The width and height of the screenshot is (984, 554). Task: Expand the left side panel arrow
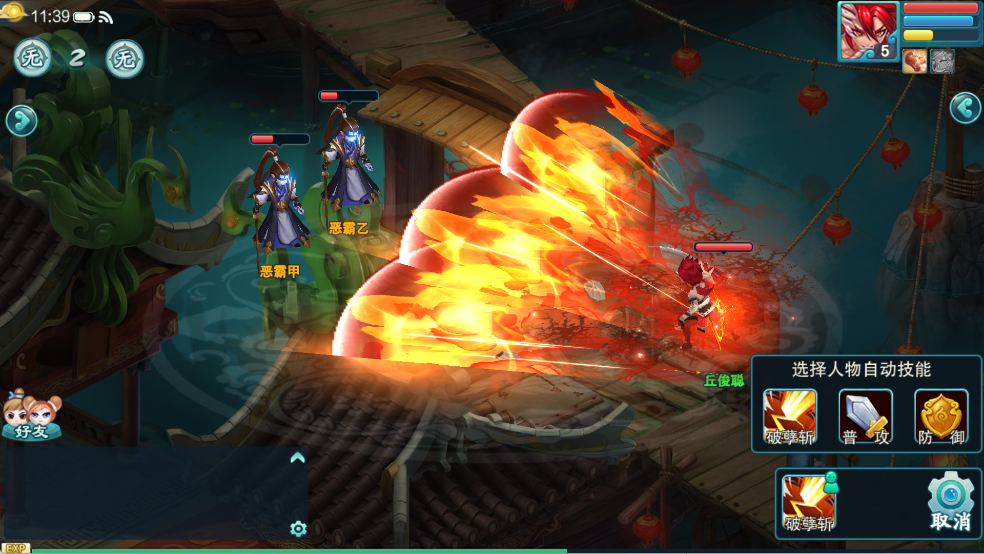click(20, 121)
